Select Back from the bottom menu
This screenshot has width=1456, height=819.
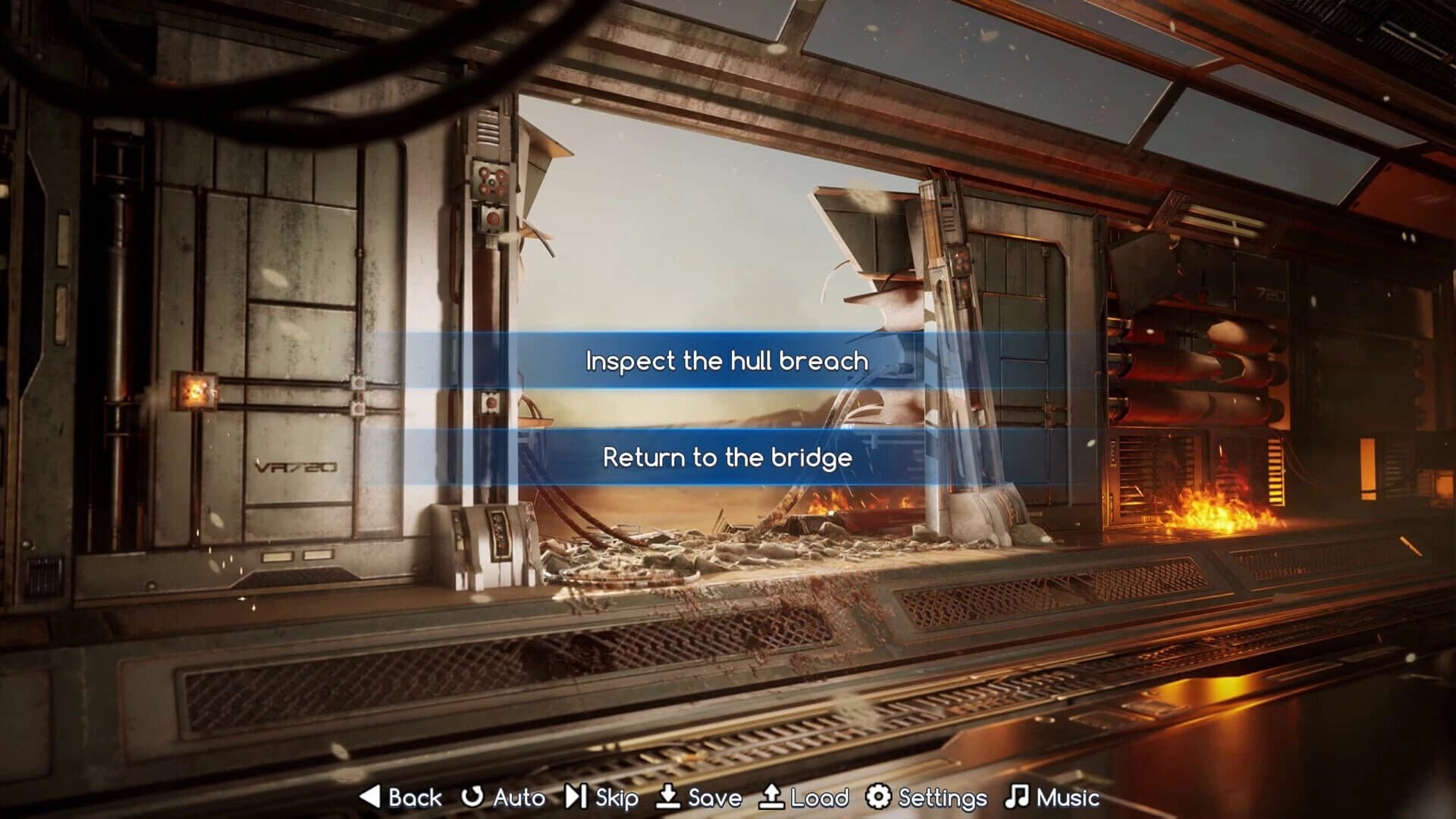413,798
